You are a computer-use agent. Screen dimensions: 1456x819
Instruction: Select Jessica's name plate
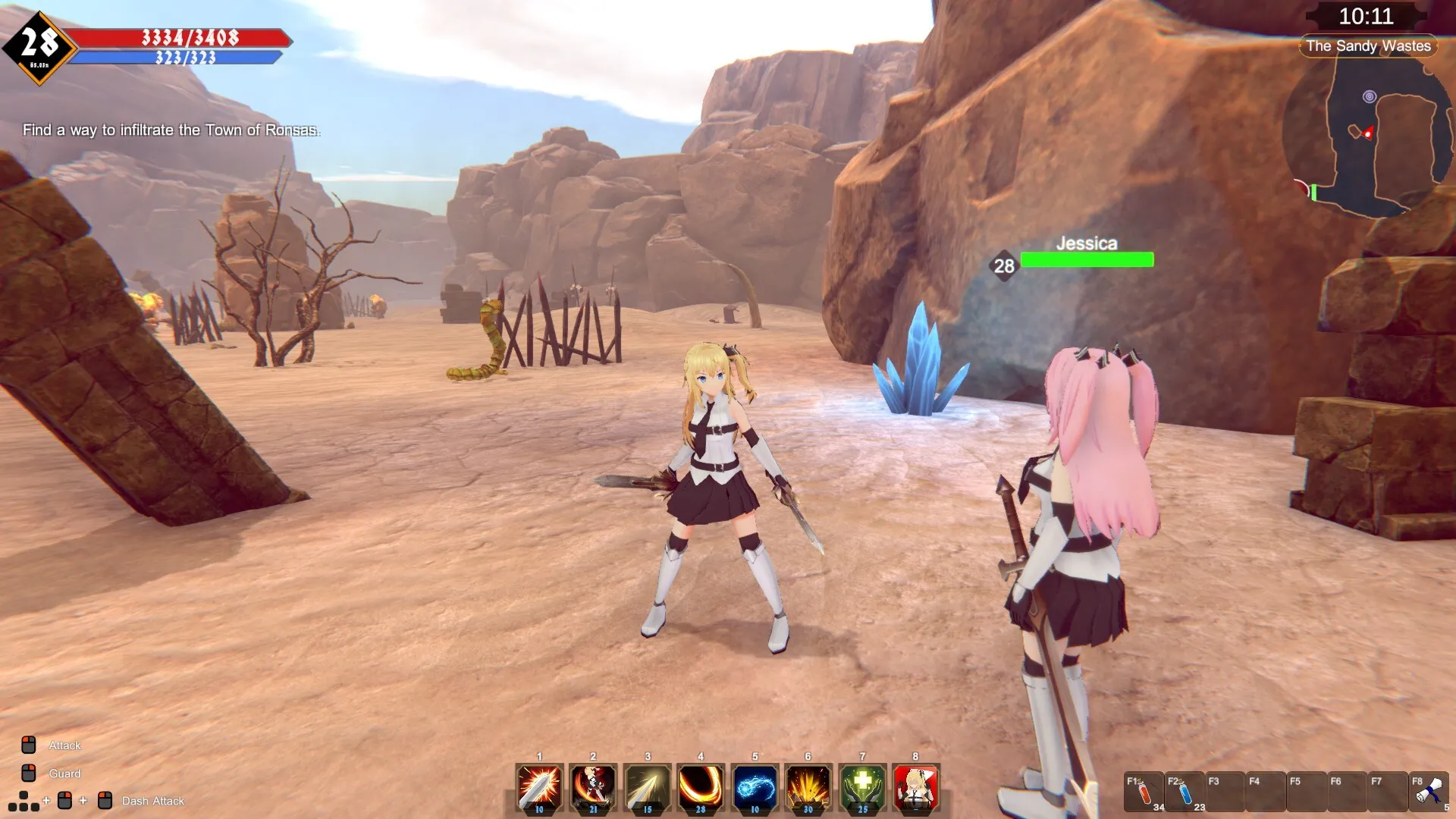[1086, 243]
